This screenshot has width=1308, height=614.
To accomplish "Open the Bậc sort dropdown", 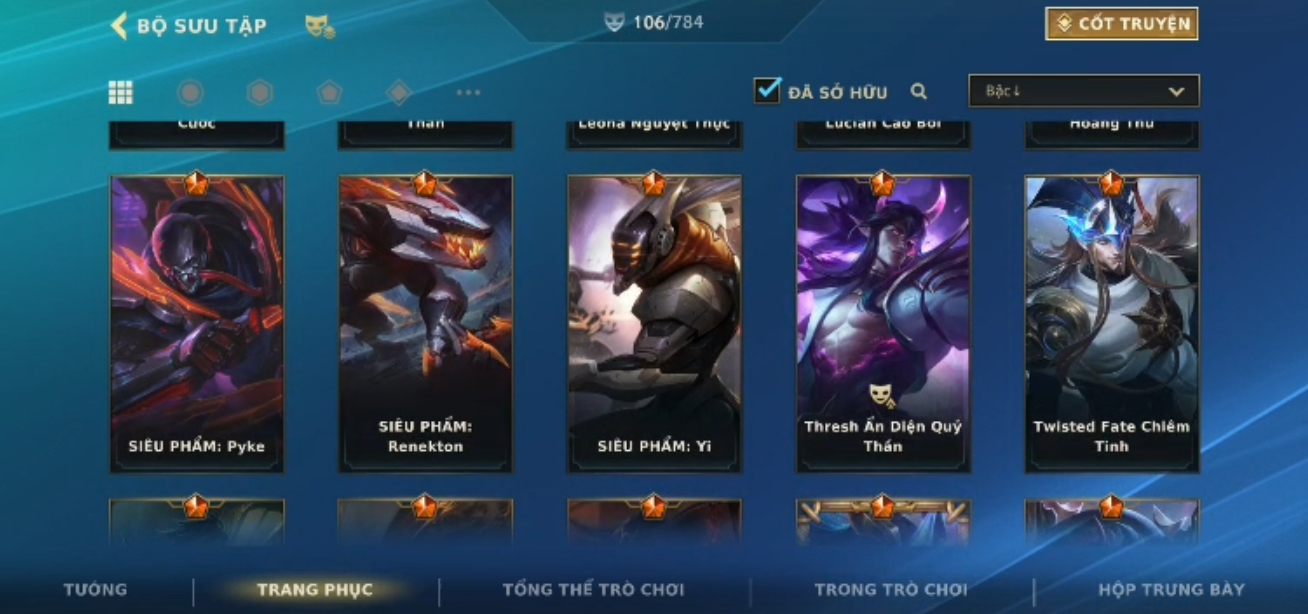I will pyautogui.click(x=1083, y=91).
